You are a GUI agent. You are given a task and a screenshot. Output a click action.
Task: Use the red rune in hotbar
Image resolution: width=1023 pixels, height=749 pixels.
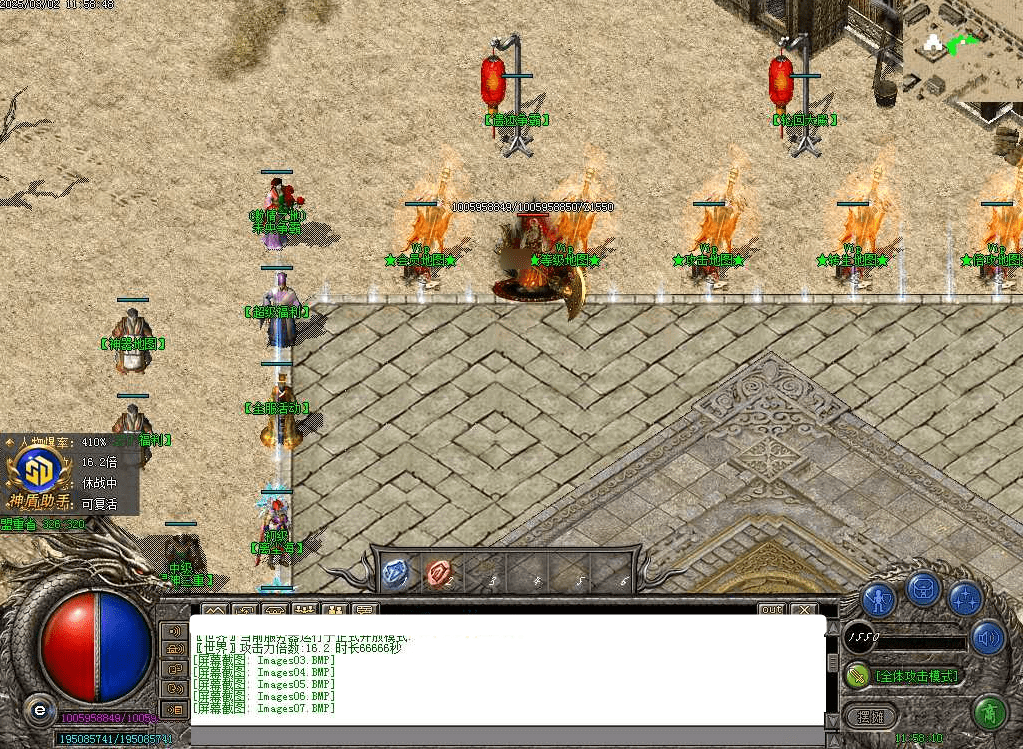(x=438, y=572)
